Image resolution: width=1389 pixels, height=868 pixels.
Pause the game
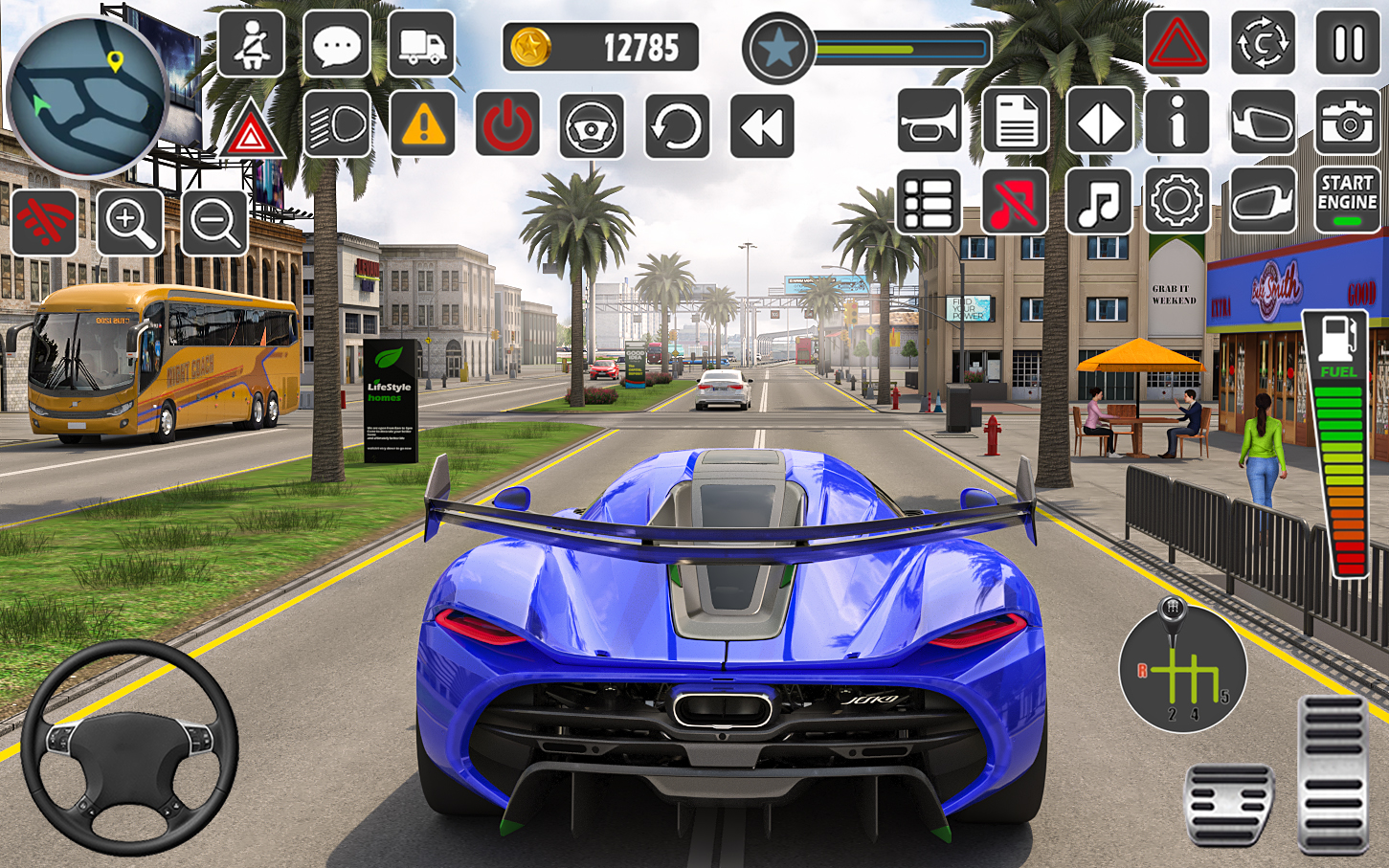1348,43
